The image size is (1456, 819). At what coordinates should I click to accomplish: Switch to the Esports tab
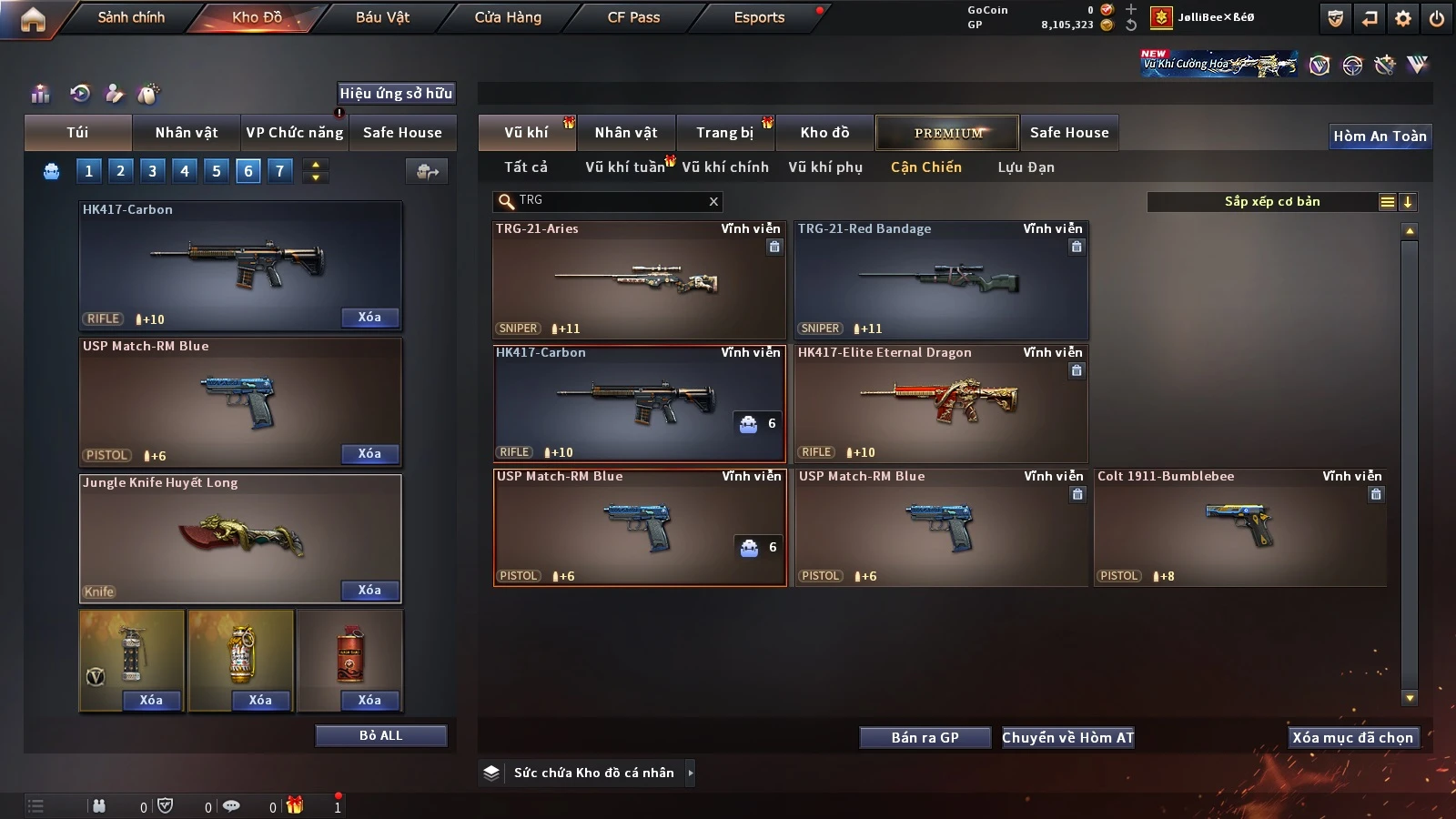[x=759, y=17]
